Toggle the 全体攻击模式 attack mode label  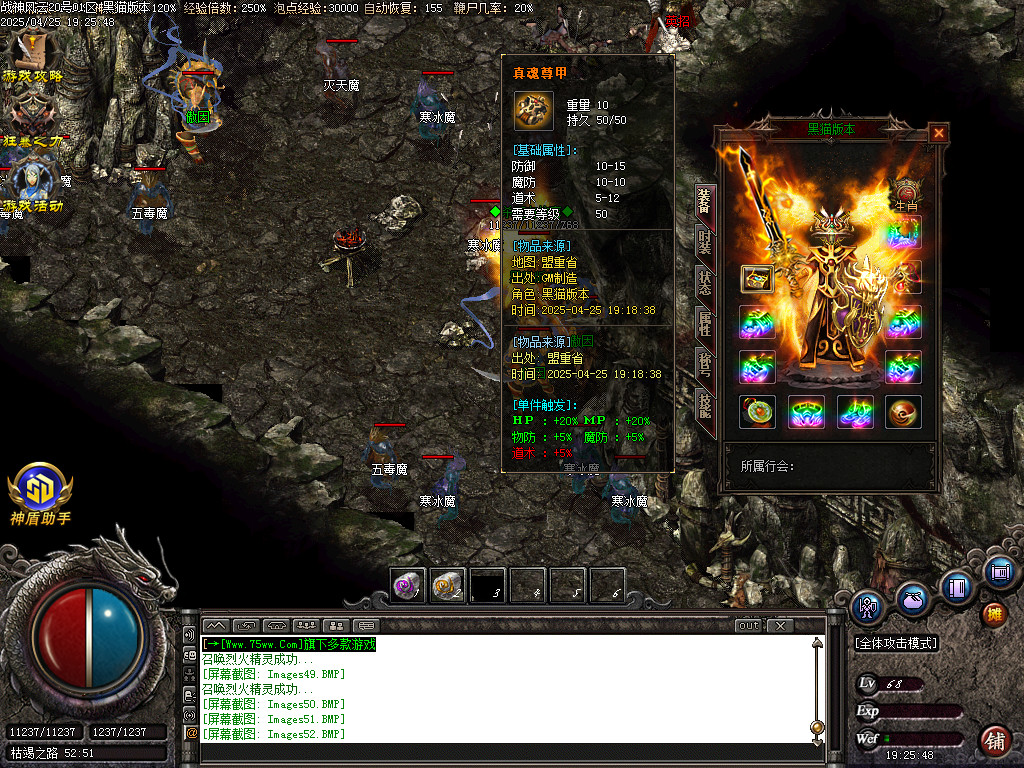click(896, 644)
